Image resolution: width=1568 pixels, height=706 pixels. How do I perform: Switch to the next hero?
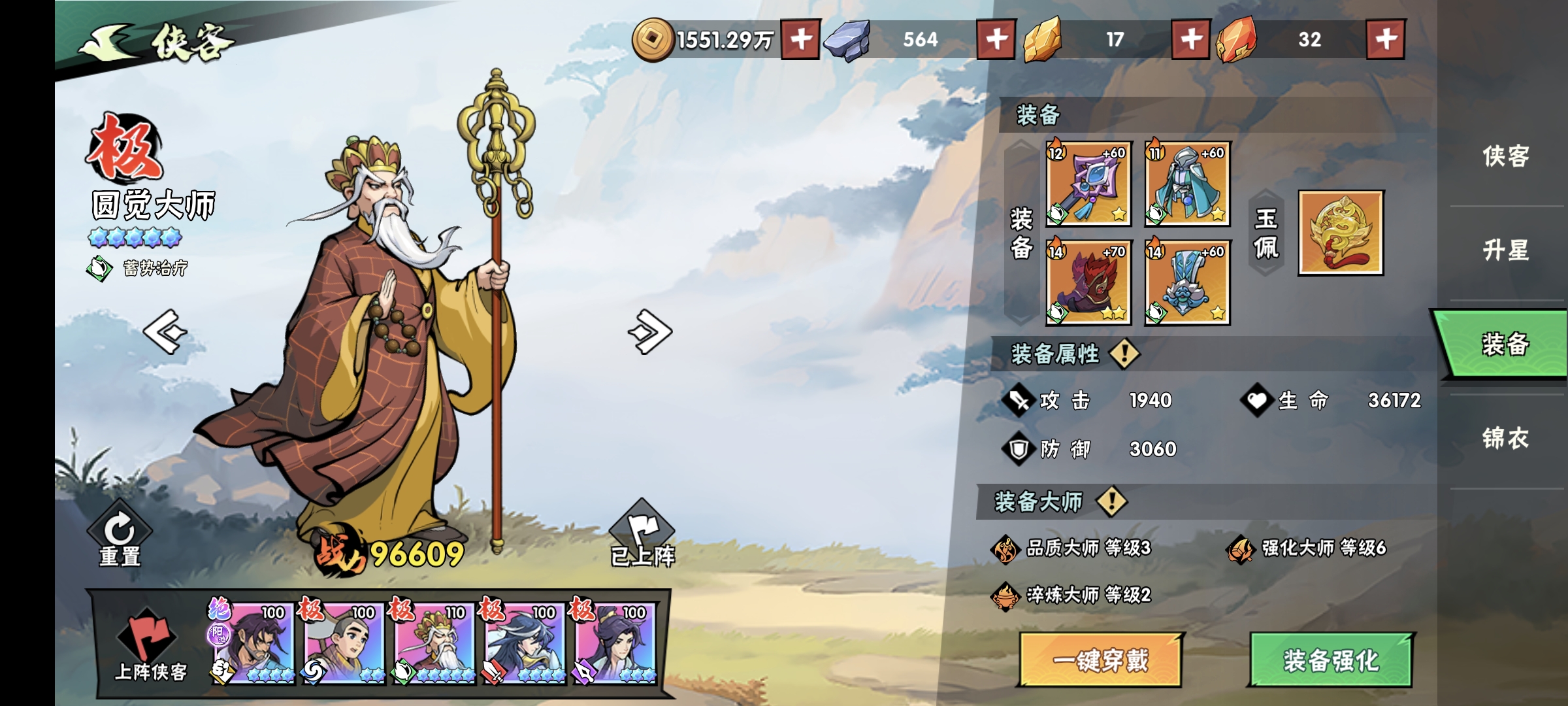(x=650, y=331)
